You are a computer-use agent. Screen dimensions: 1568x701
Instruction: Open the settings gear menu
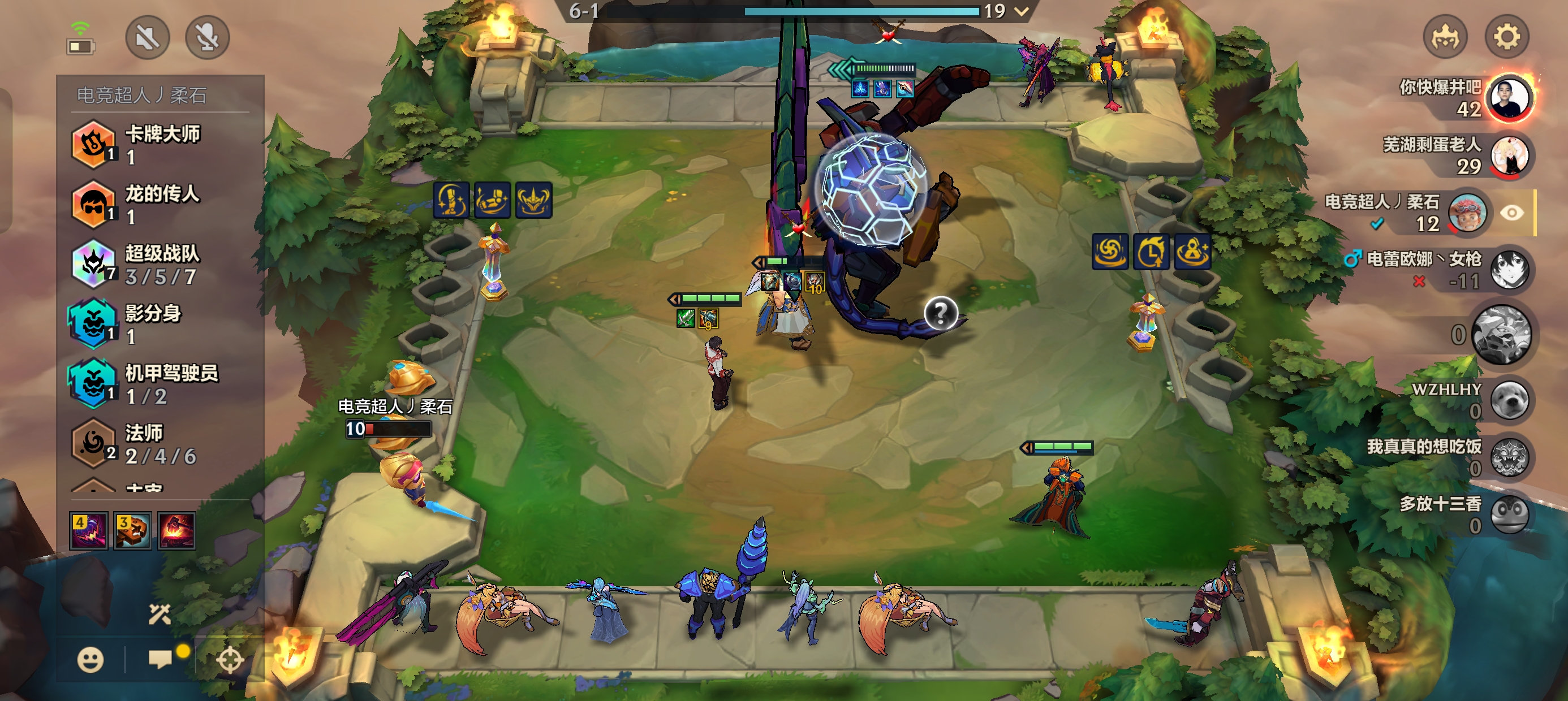point(1506,37)
